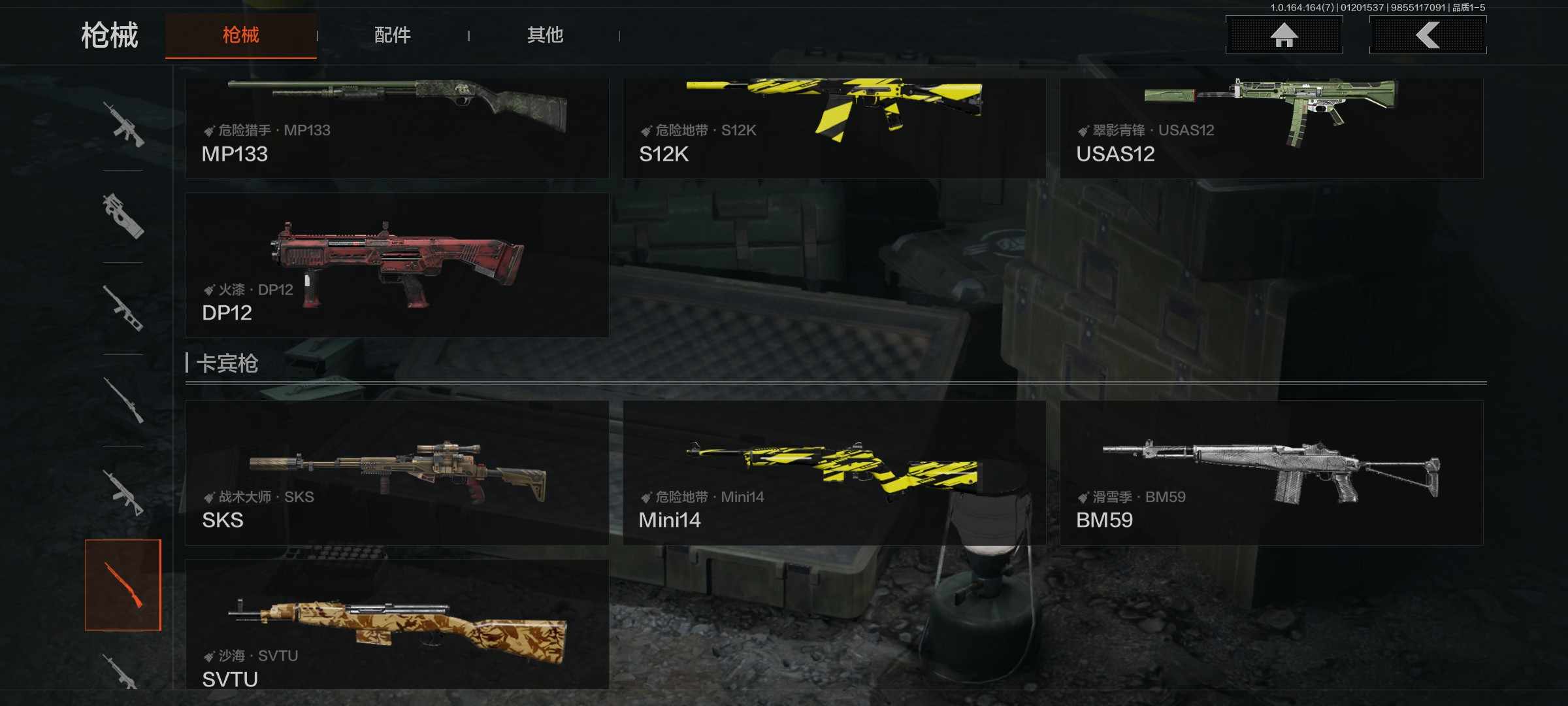Open the green USAS12 weapon card
Screen dimensions: 1568x706
coord(1271,127)
